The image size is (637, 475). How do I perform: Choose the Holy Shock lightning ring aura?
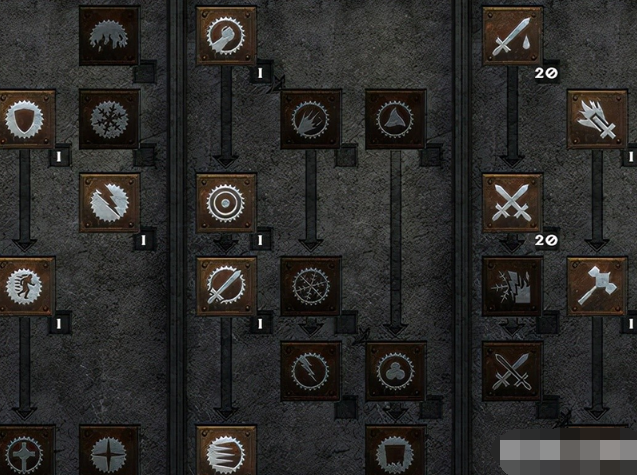click(311, 370)
